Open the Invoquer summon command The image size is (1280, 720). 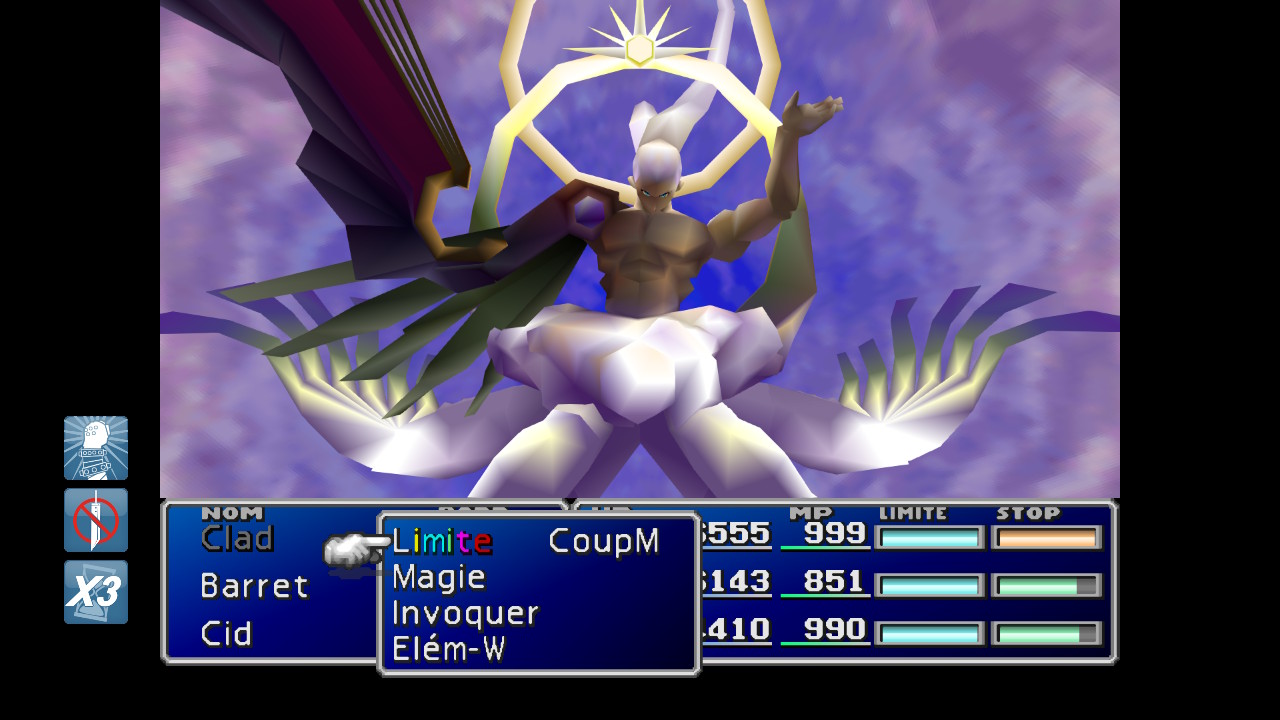pyautogui.click(x=465, y=613)
